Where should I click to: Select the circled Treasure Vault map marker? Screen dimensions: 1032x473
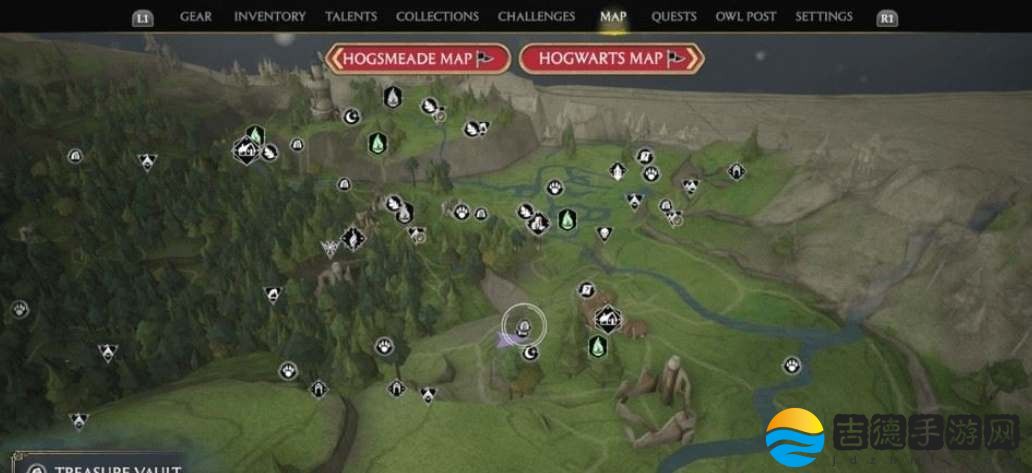pyautogui.click(x=522, y=325)
